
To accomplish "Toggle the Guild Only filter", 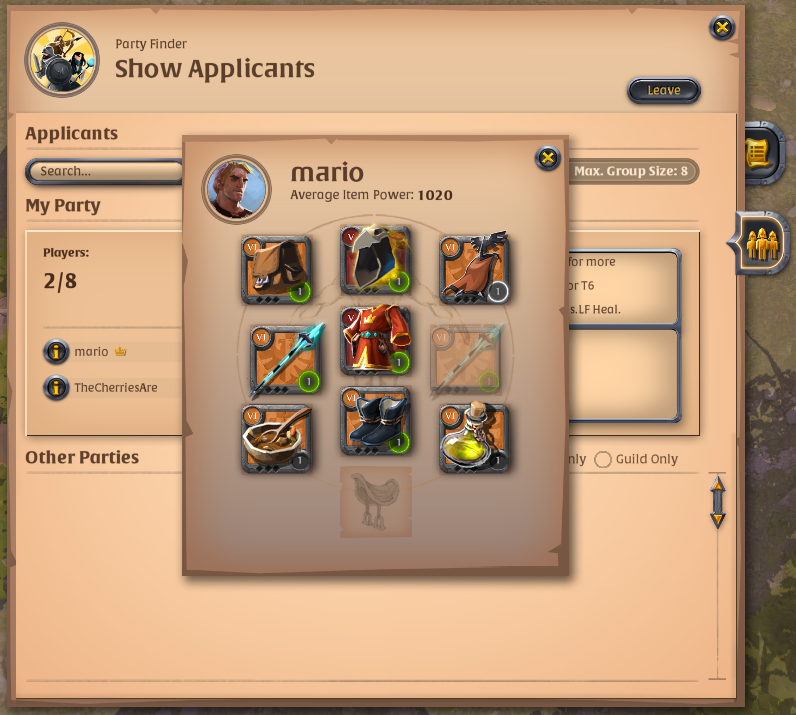I will 603,459.
